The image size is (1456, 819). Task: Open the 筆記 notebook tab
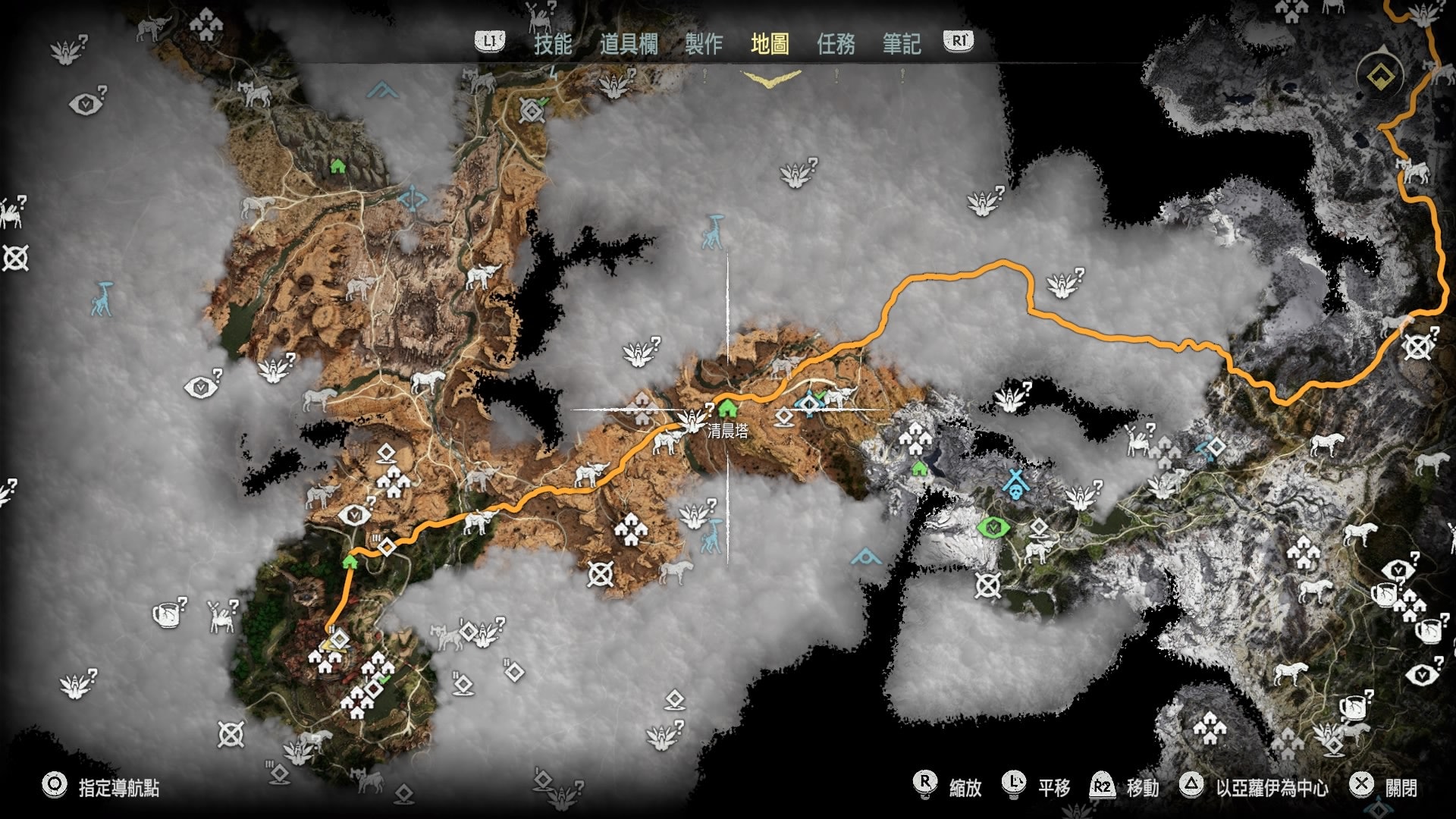(902, 44)
